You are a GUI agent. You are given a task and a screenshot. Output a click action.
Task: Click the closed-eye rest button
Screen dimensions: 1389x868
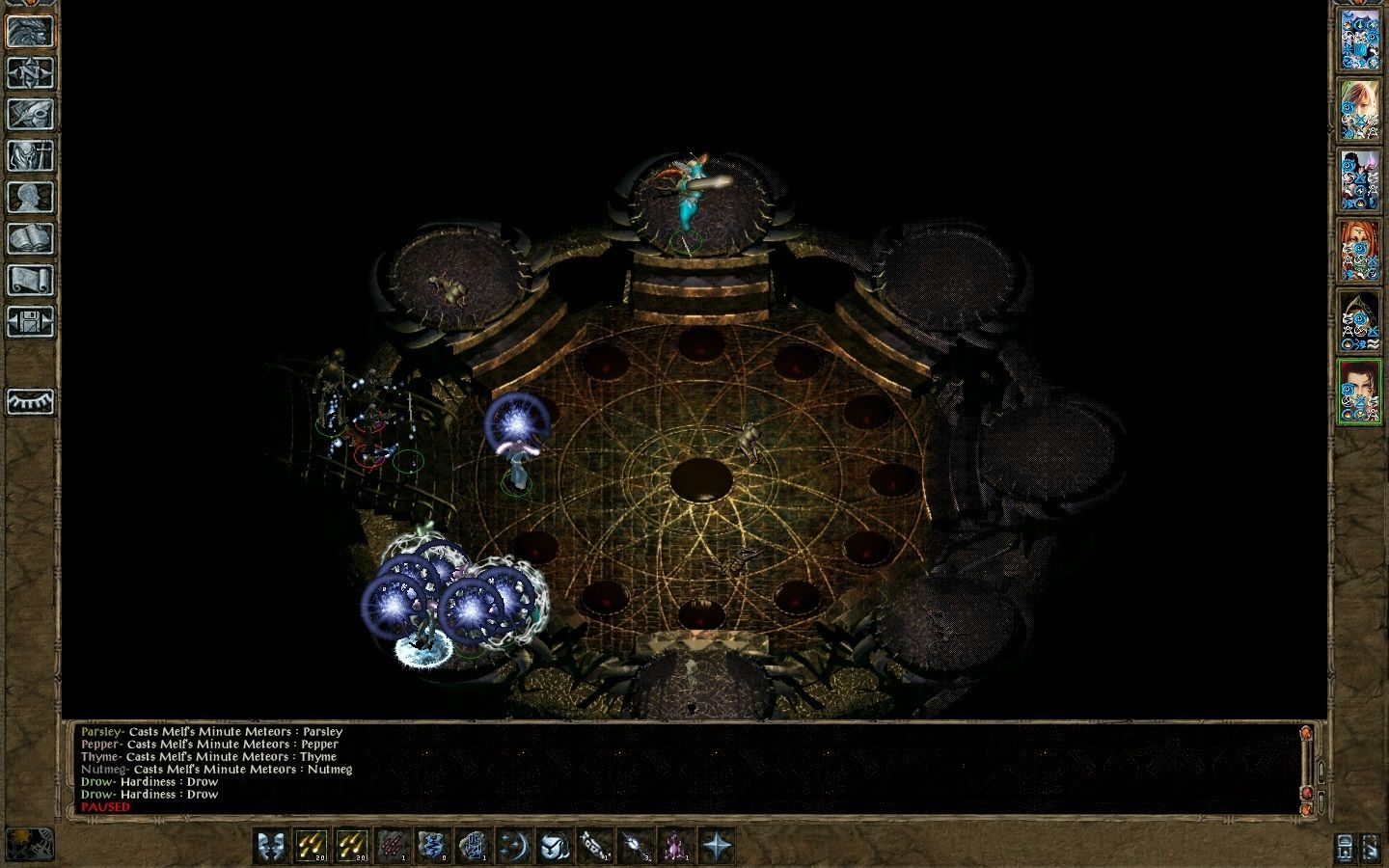click(30, 400)
